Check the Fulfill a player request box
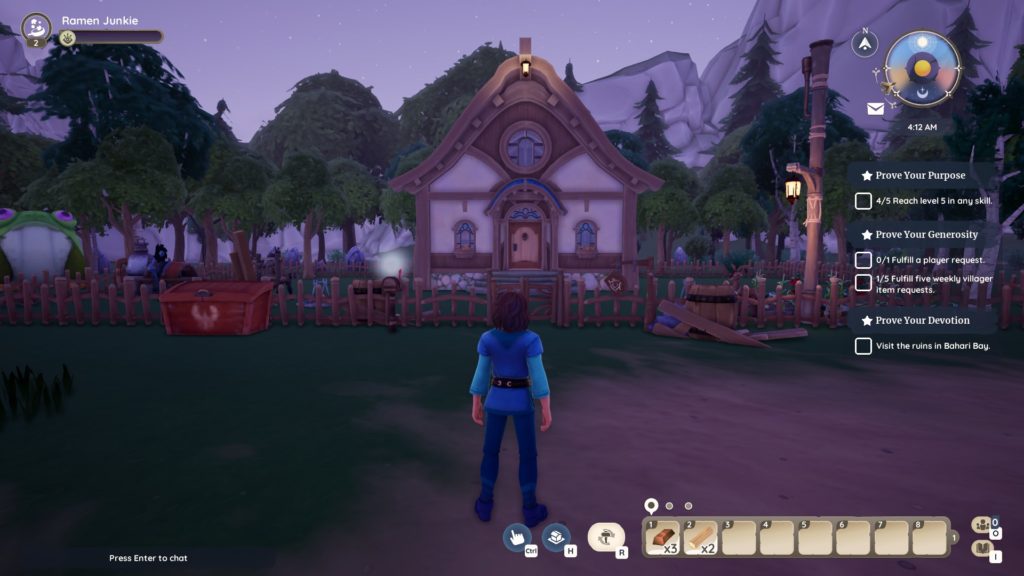Screen dimensions: 1024x576 click(x=863, y=260)
